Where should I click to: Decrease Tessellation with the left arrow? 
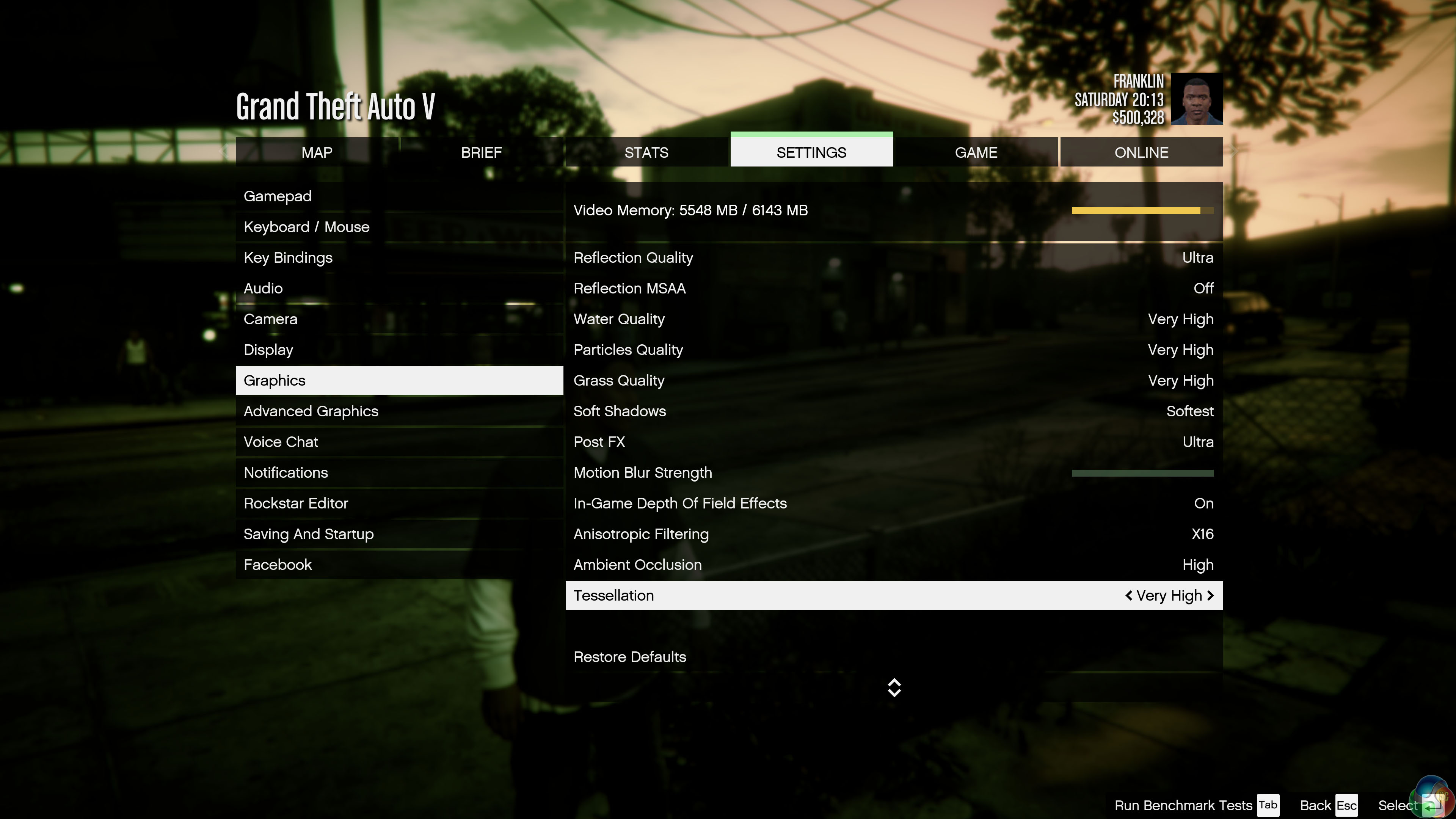1129,595
